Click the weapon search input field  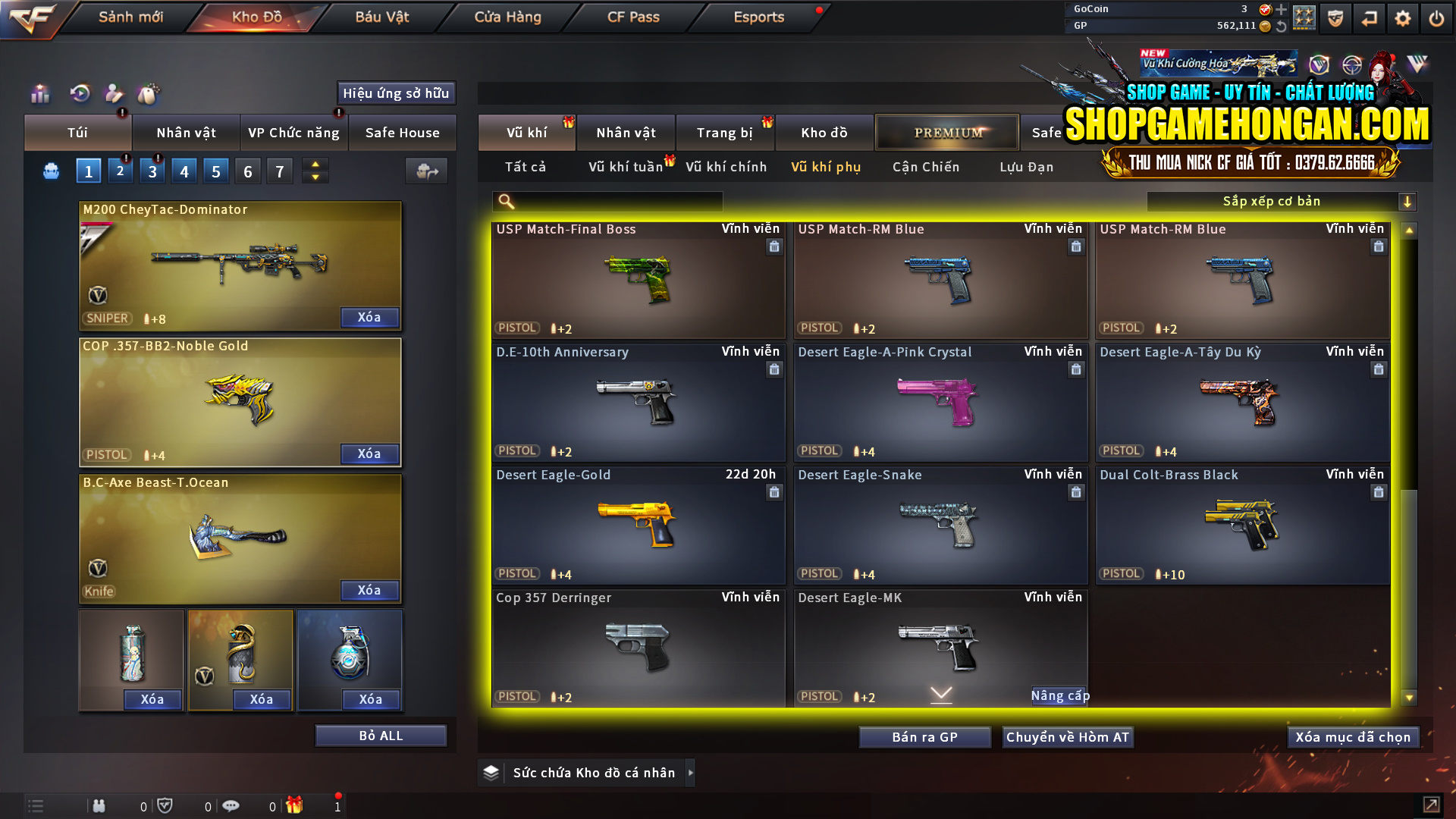(607, 201)
